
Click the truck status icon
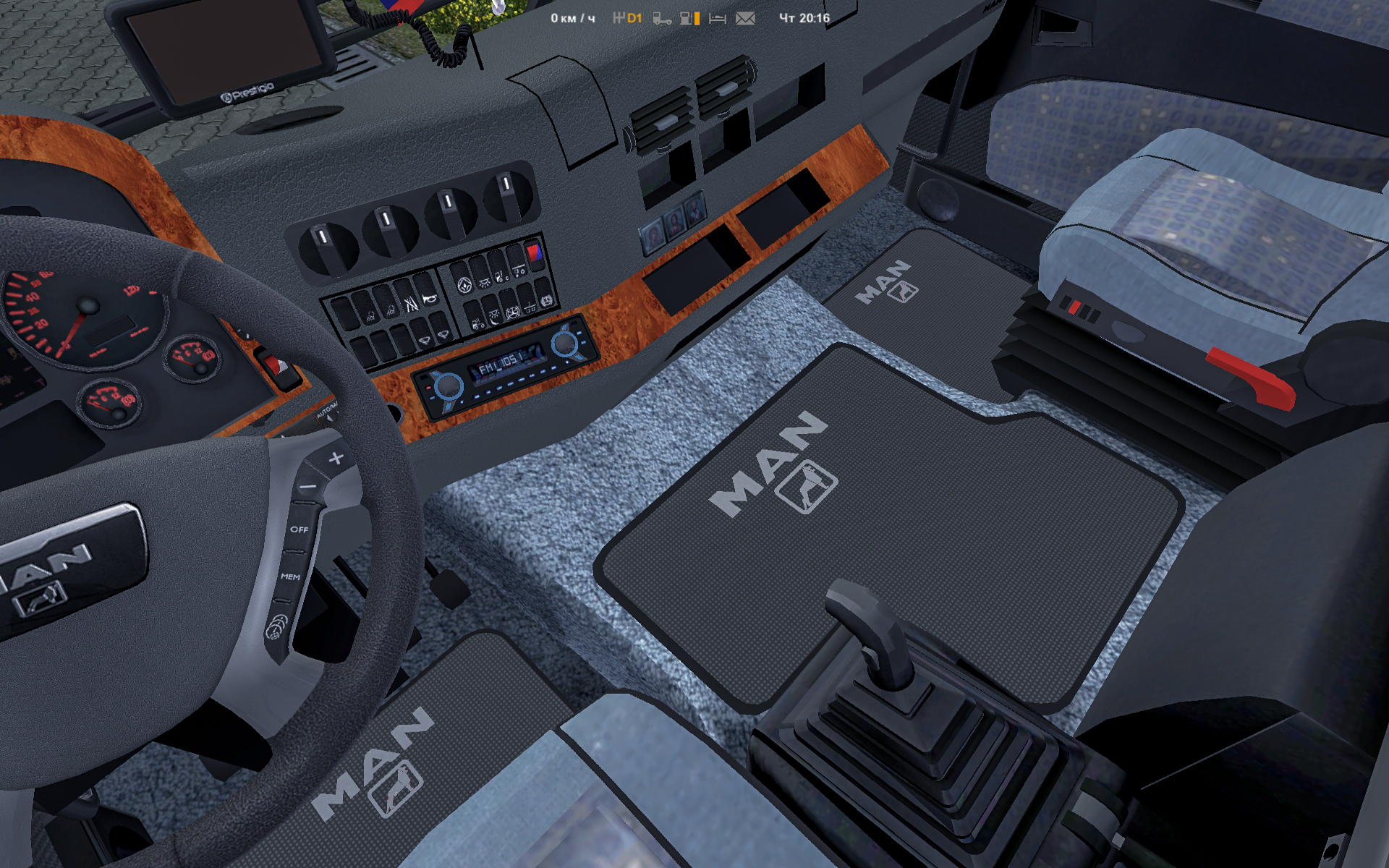tap(662, 18)
